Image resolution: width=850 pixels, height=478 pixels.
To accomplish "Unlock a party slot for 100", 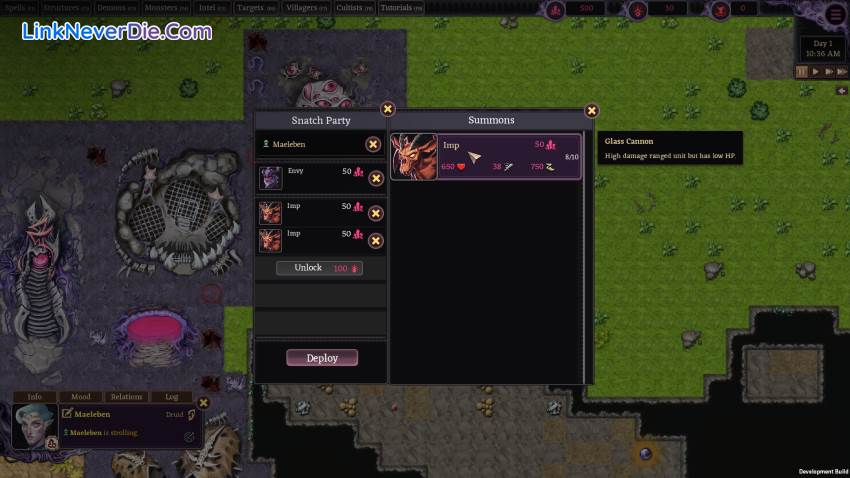I will [x=320, y=269].
